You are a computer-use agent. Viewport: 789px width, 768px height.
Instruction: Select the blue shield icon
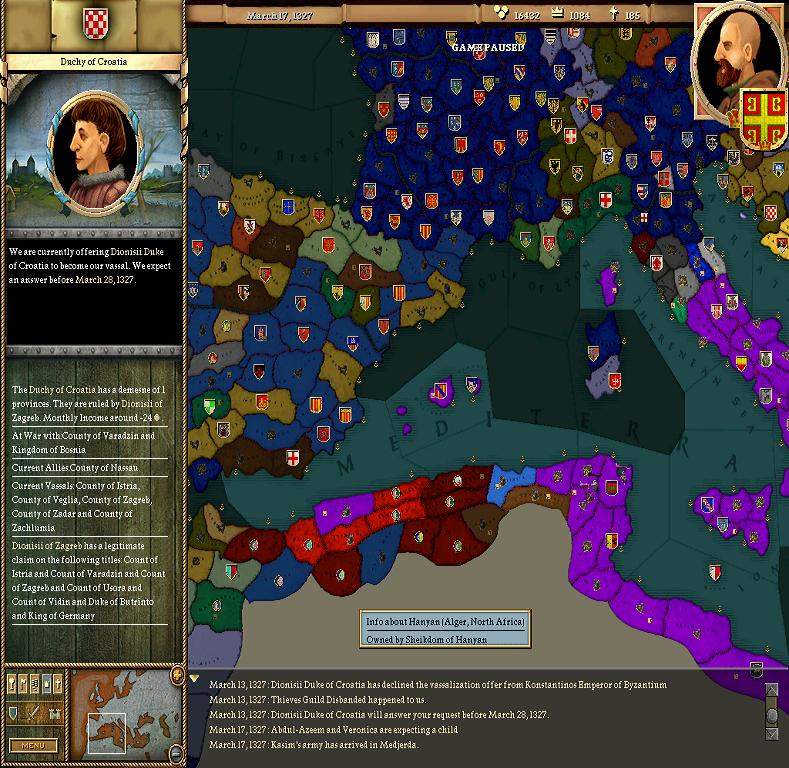[x=14, y=713]
